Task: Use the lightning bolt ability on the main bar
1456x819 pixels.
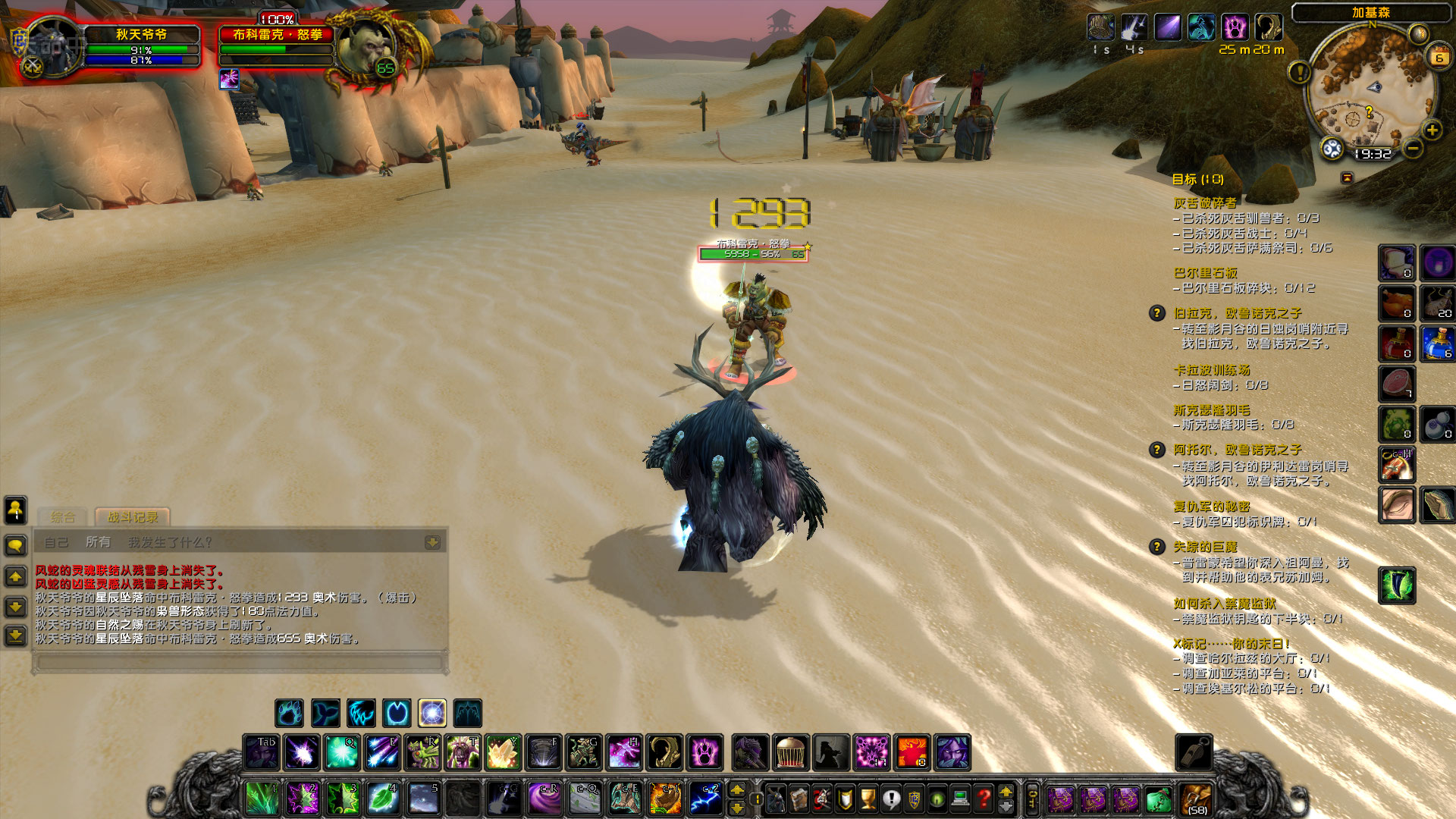Action: click(706, 799)
